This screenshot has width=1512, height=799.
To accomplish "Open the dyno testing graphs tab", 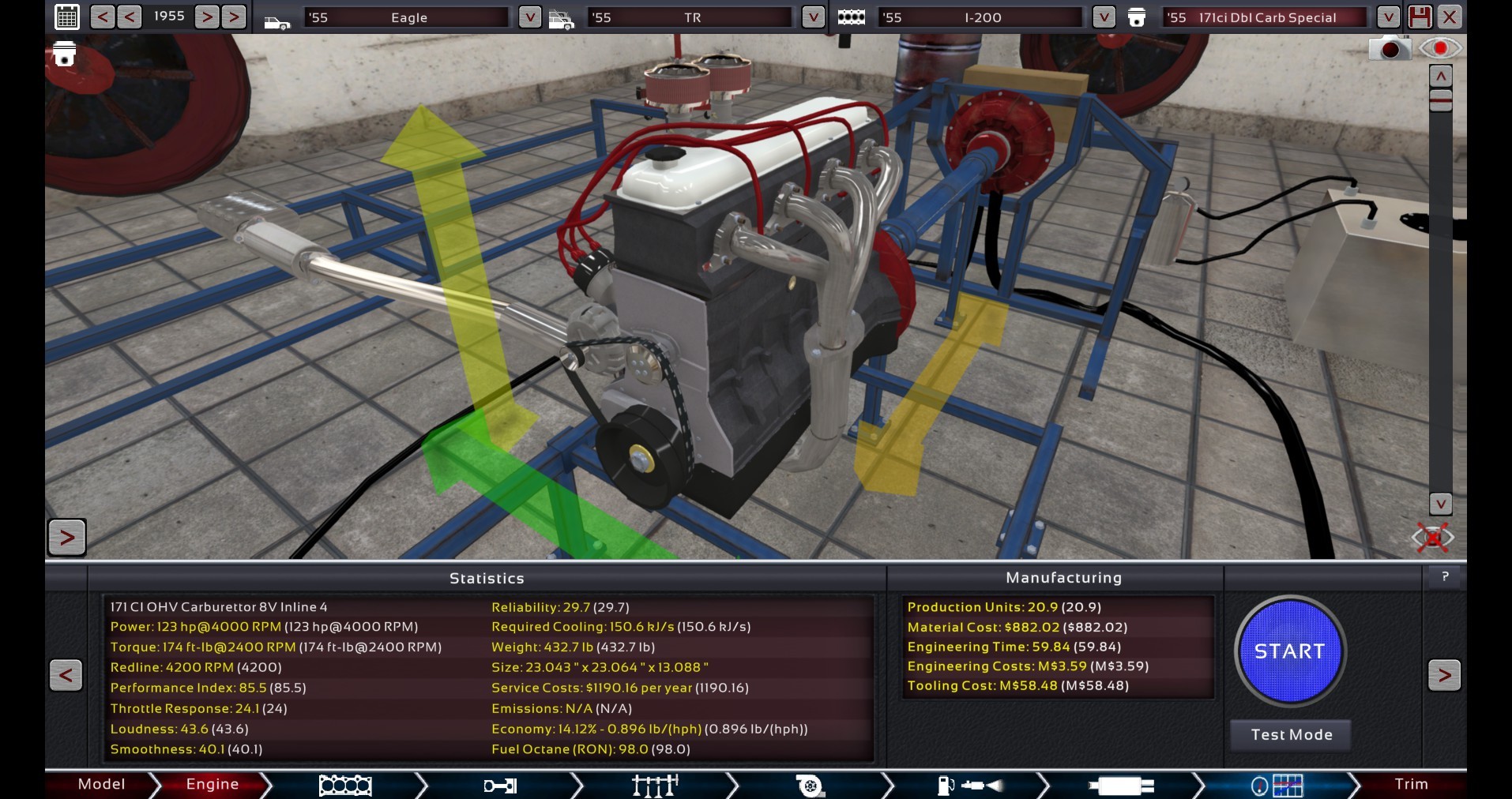I will click(1277, 786).
